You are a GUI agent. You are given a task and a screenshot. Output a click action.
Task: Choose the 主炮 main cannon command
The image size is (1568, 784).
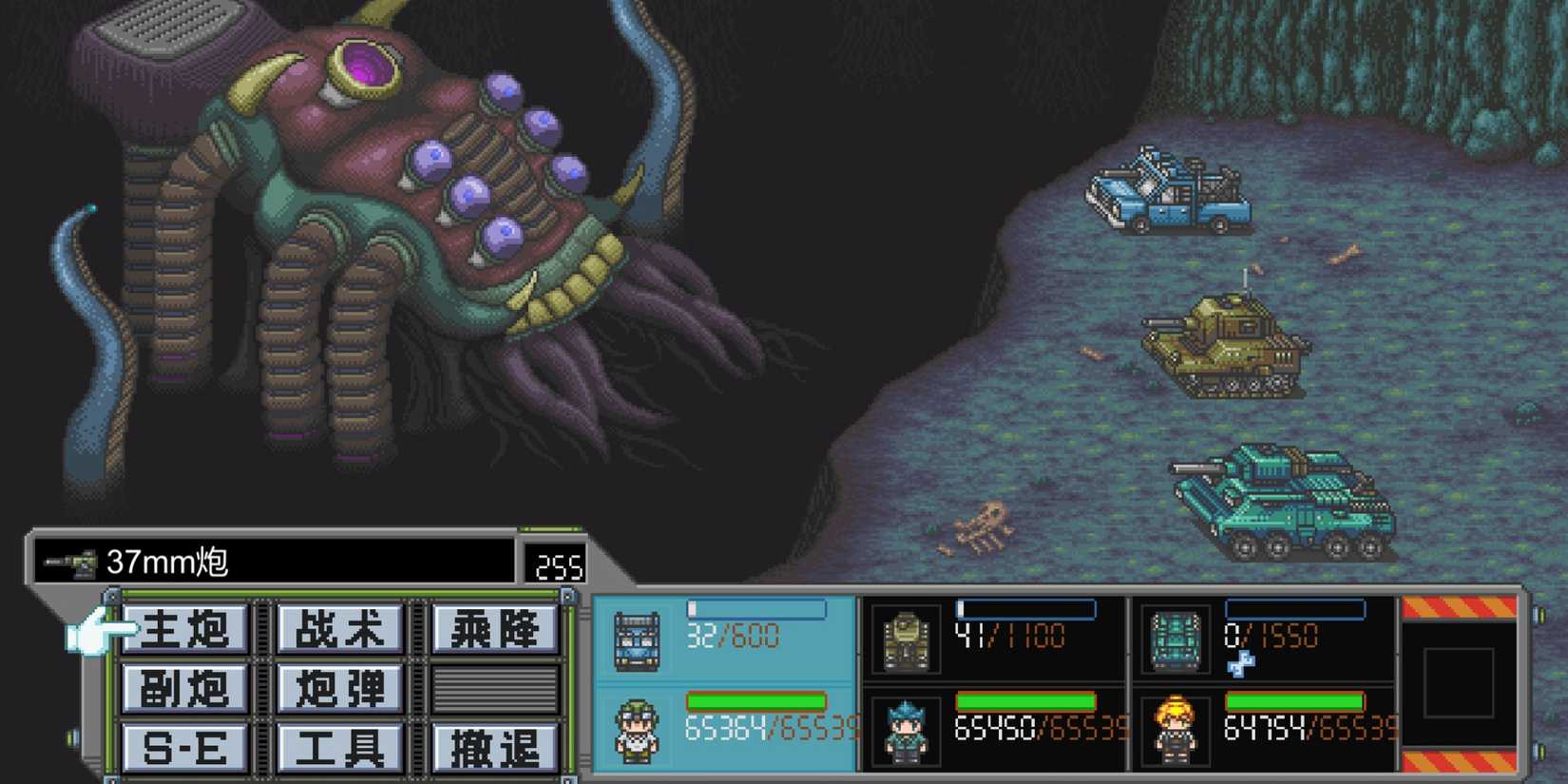(x=186, y=628)
